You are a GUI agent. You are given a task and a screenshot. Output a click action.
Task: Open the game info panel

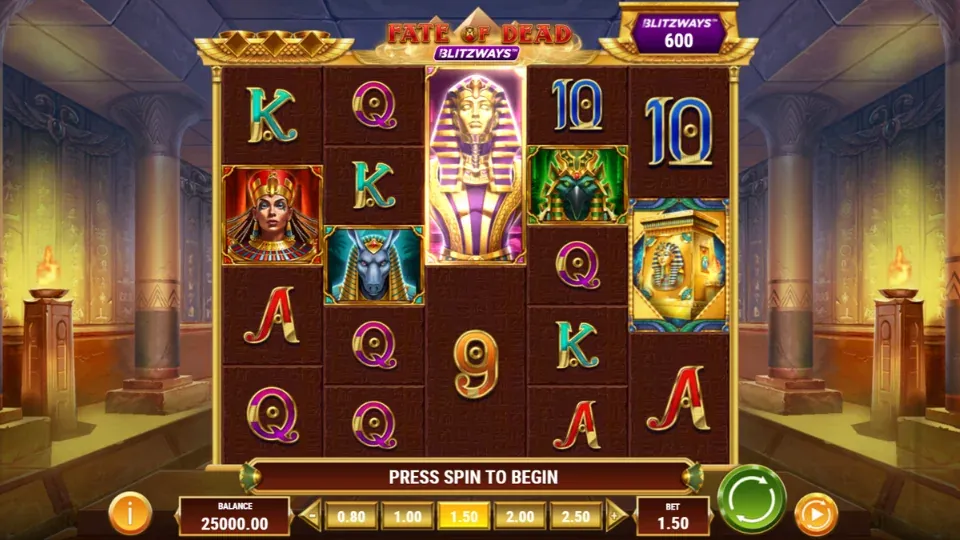130,513
